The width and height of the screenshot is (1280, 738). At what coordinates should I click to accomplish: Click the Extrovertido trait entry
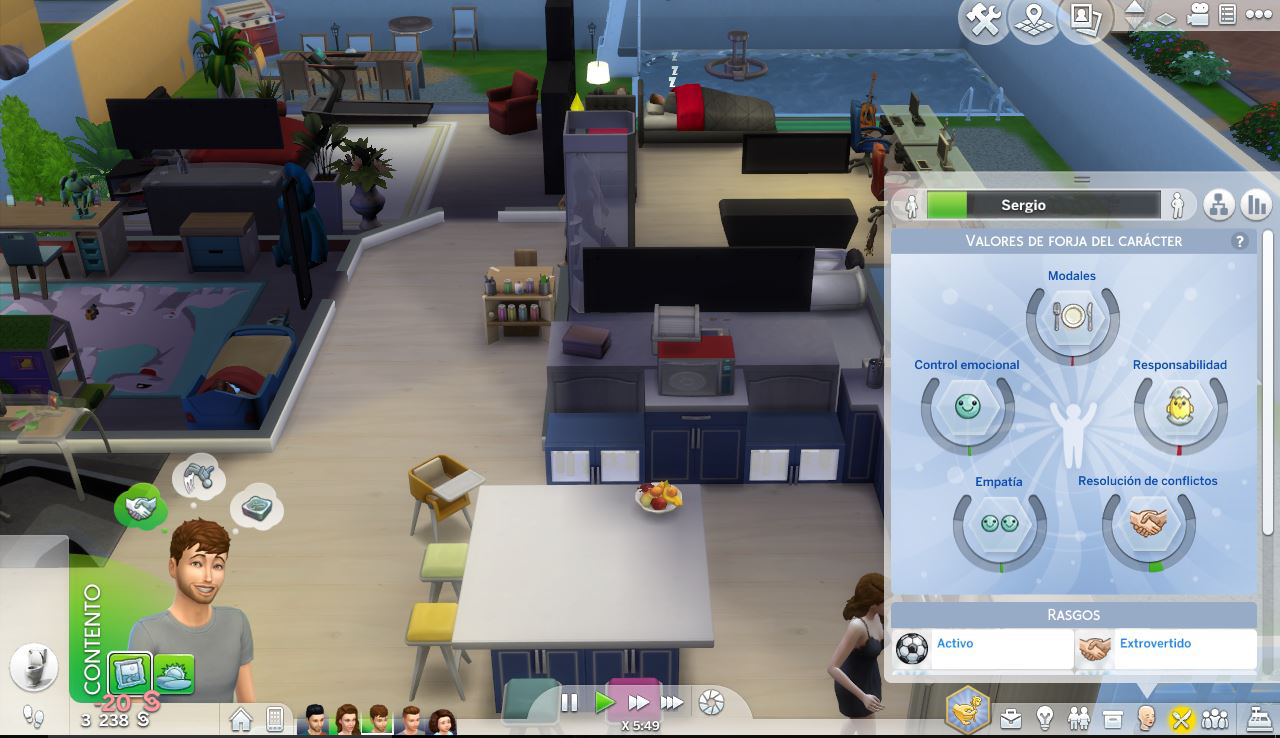tap(1166, 649)
